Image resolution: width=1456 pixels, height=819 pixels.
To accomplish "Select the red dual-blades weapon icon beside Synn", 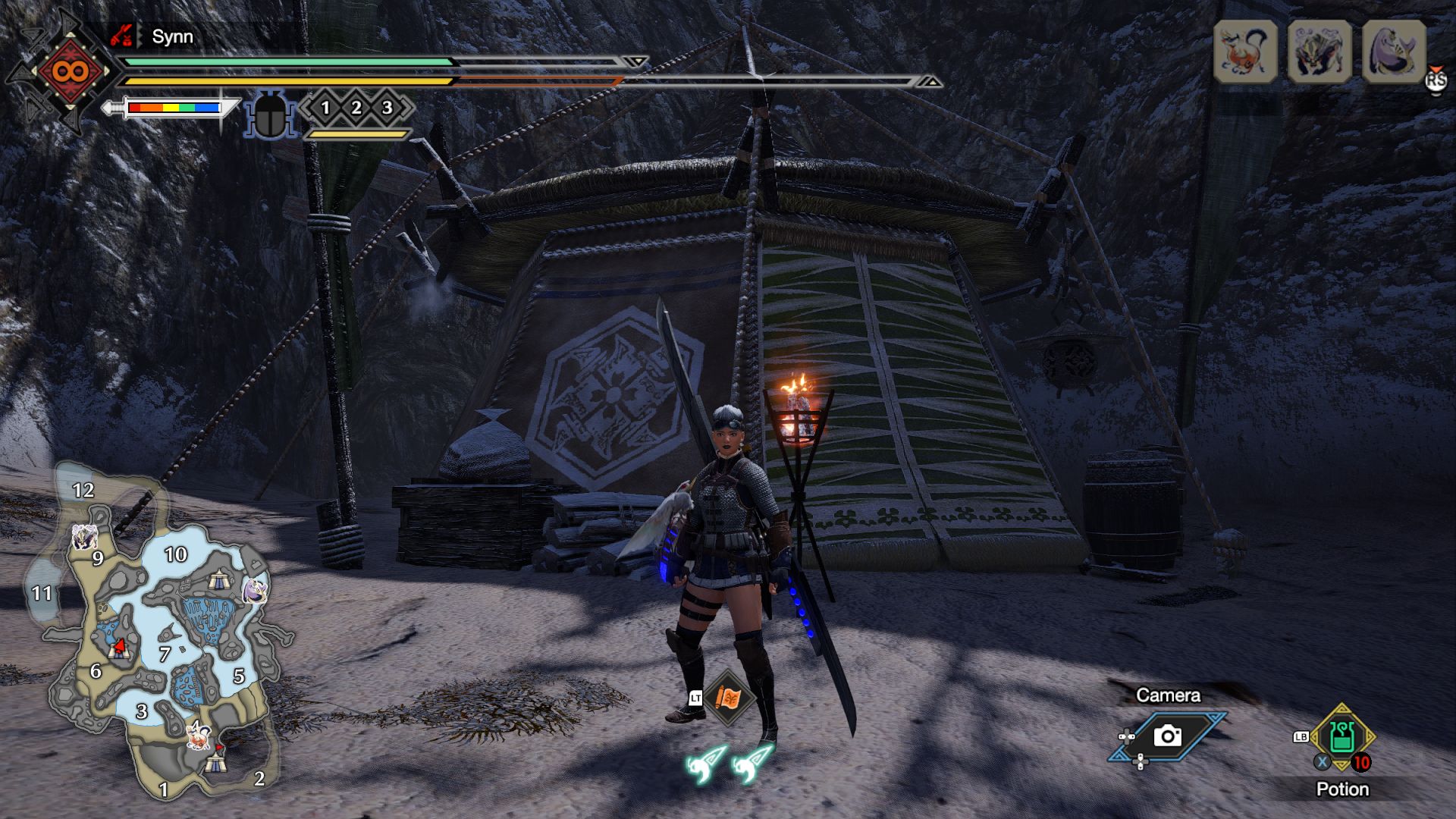I will click(x=122, y=34).
